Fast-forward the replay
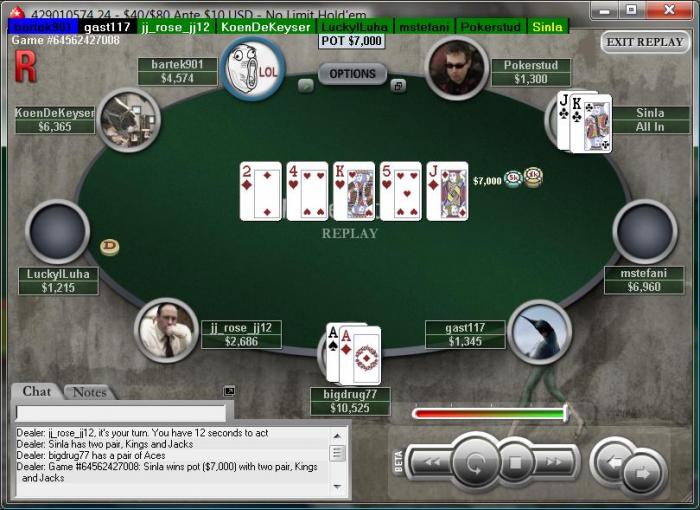The height and width of the screenshot is (510, 700). click(556, 462)
